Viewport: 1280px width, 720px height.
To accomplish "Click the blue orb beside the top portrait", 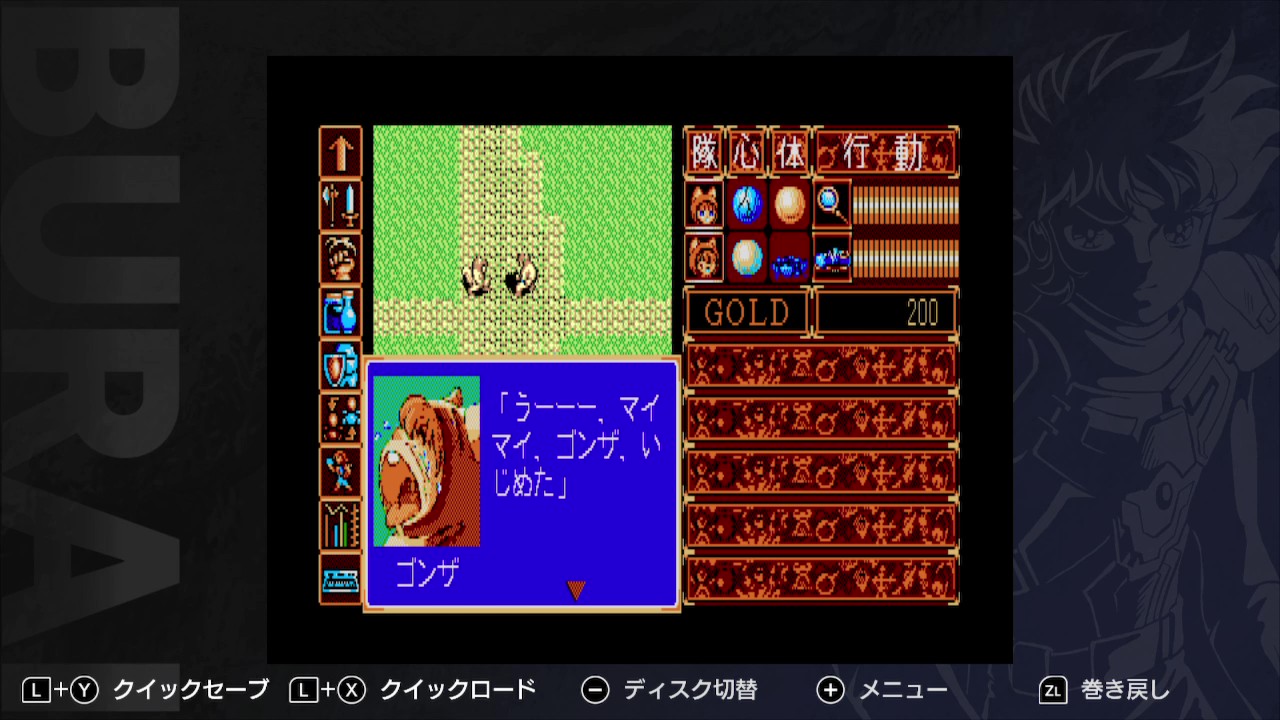I will pyautogui.click(x=747, y=204).
